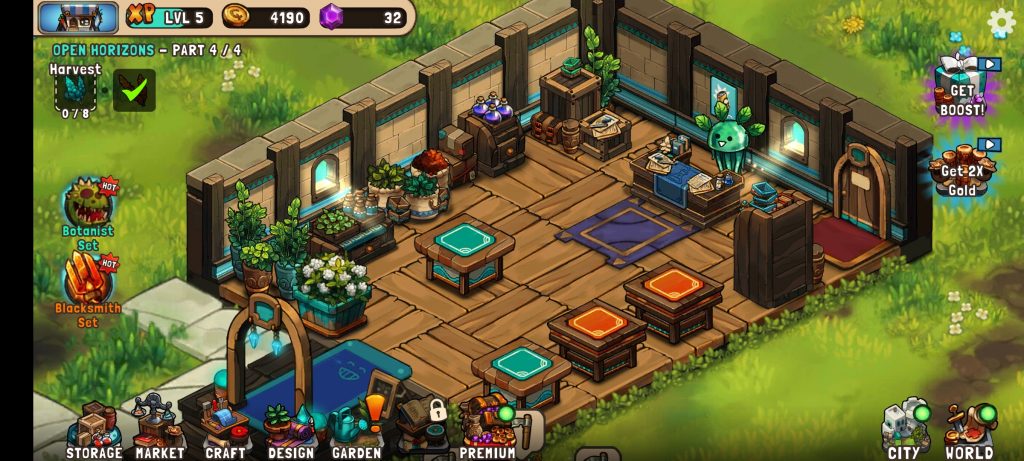1024x461 pixels.
Task: Open the Market menu
Action: coord(159,430)
